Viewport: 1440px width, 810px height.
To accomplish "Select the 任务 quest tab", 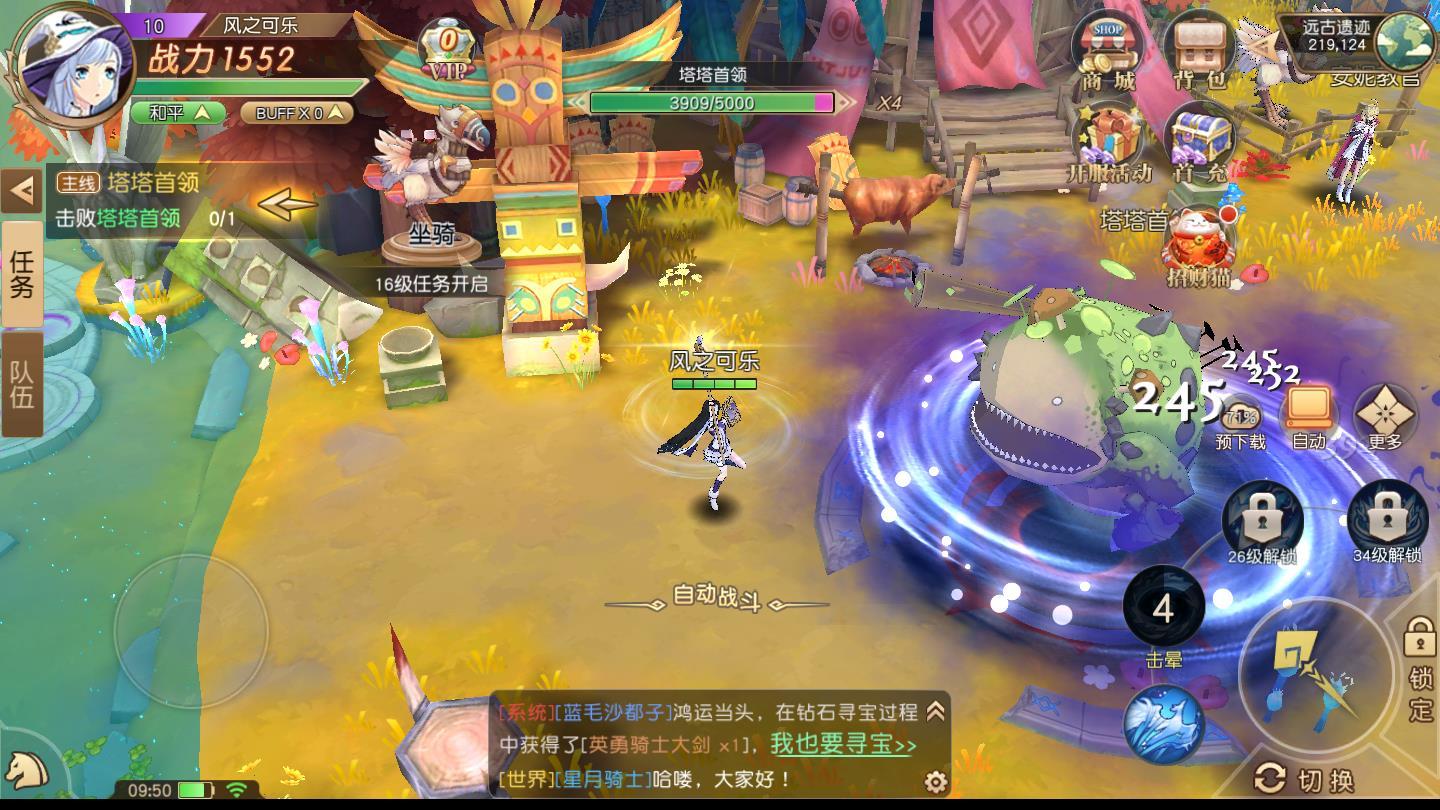I will (x=23, y=270).
